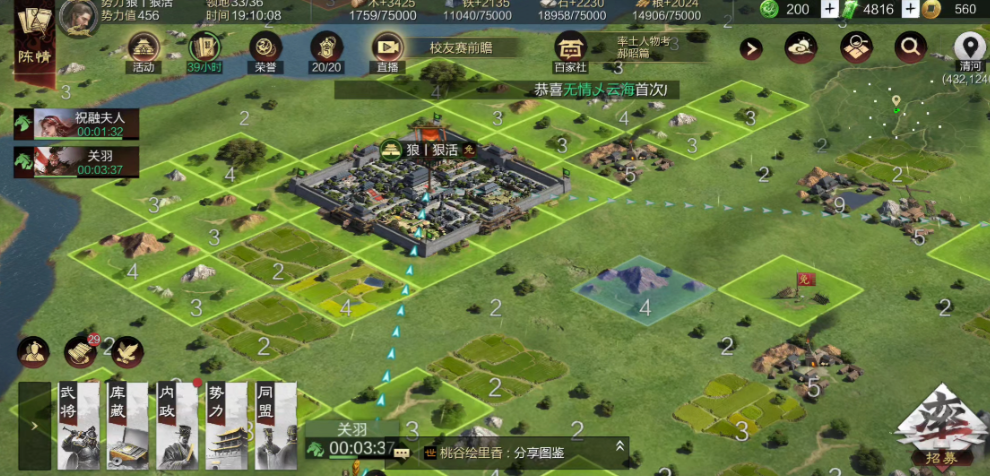This screenshot has height=476, width=990.
Task: Open the 库藏 storehouse card
Action: (127, 425)
